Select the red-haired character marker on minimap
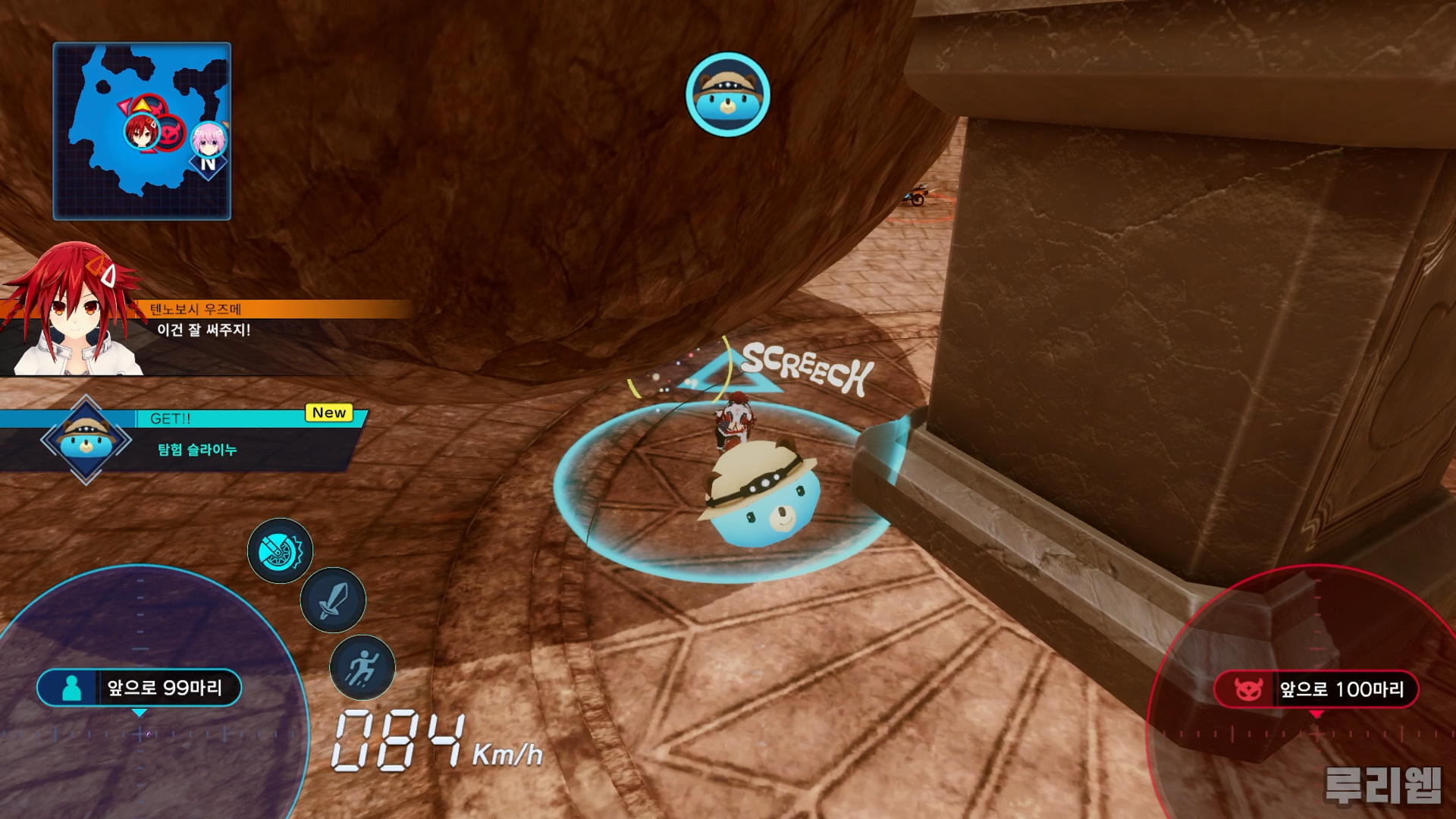The width and height of the screenshot is (1456, 819). [140, 132]
